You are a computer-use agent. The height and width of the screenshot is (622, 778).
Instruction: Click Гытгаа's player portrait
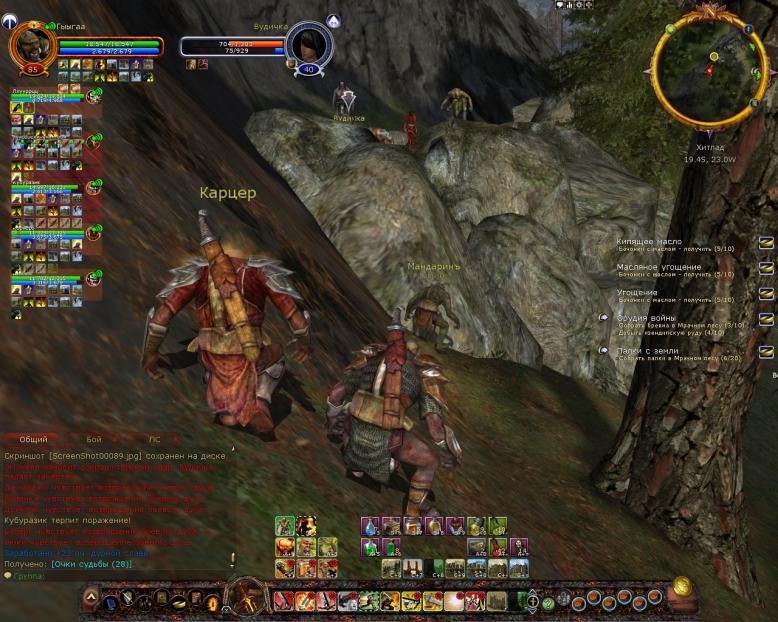pos(31,45)
